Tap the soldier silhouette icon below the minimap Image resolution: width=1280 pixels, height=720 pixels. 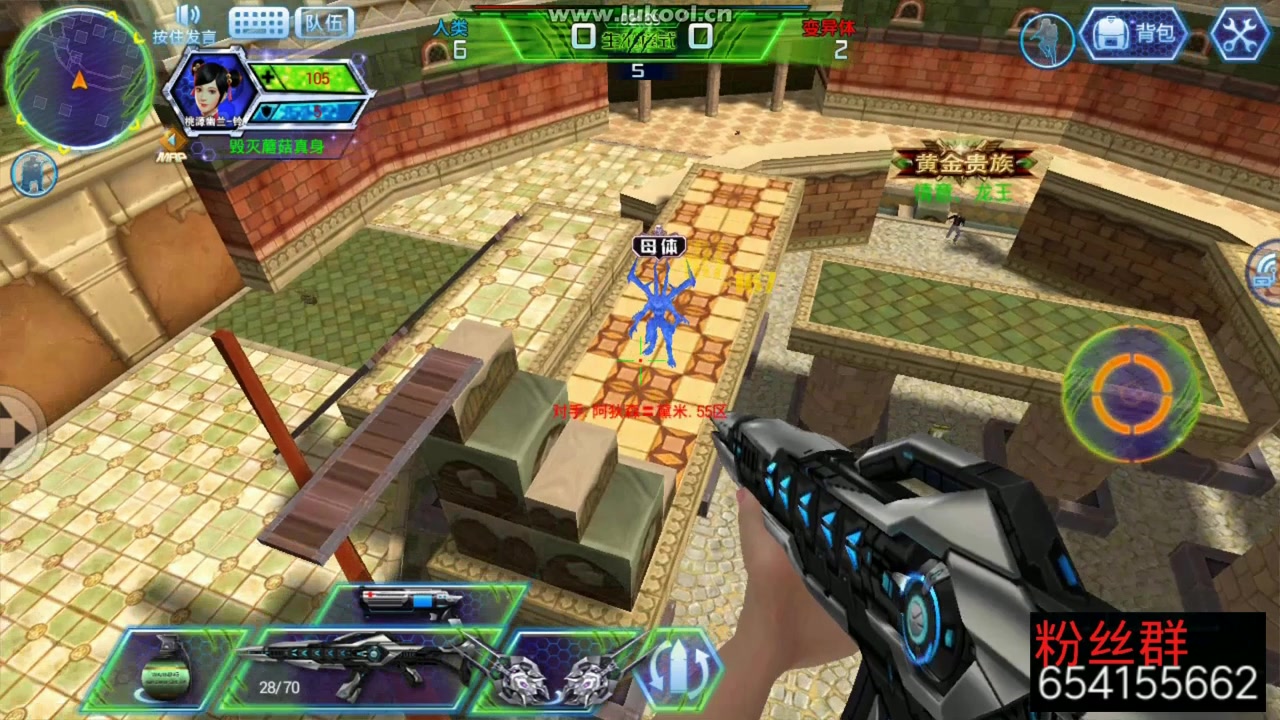[x=33, y=173]
